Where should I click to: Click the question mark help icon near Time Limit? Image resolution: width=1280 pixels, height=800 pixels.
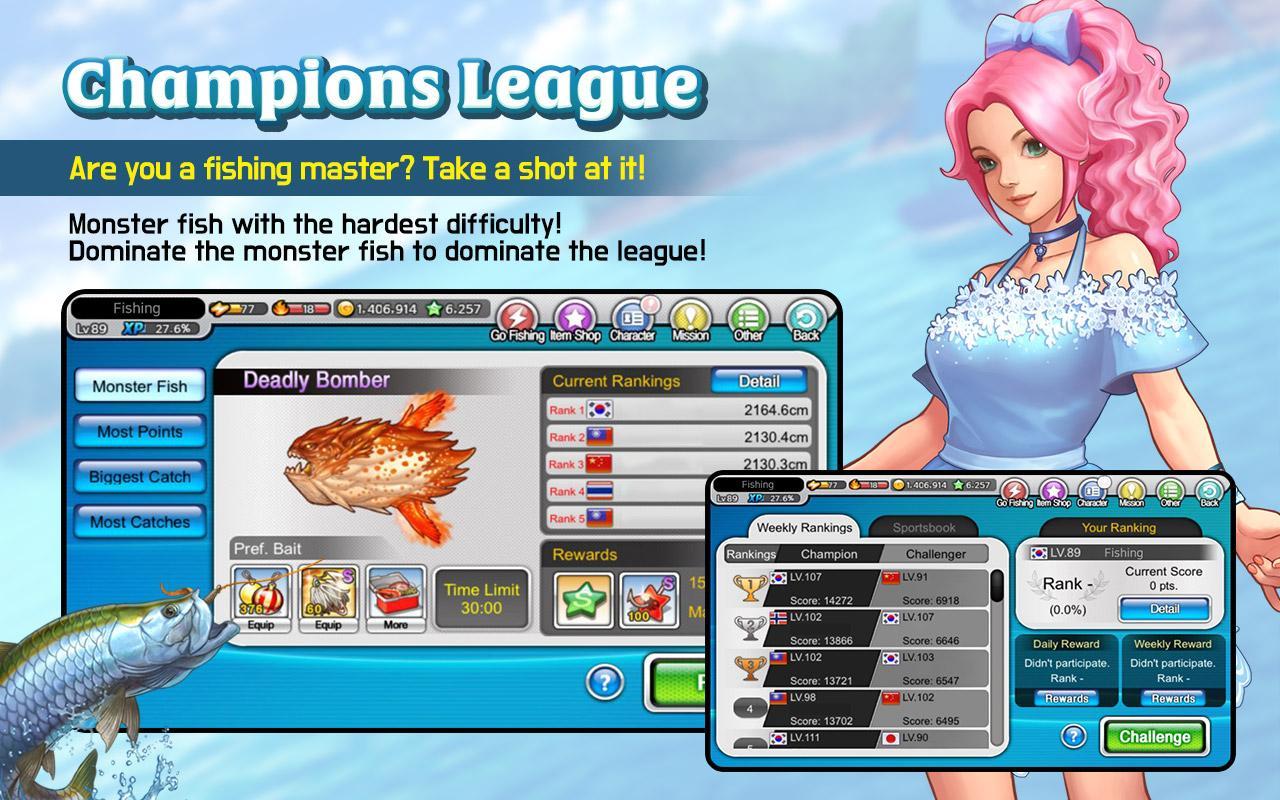point(603,680)
